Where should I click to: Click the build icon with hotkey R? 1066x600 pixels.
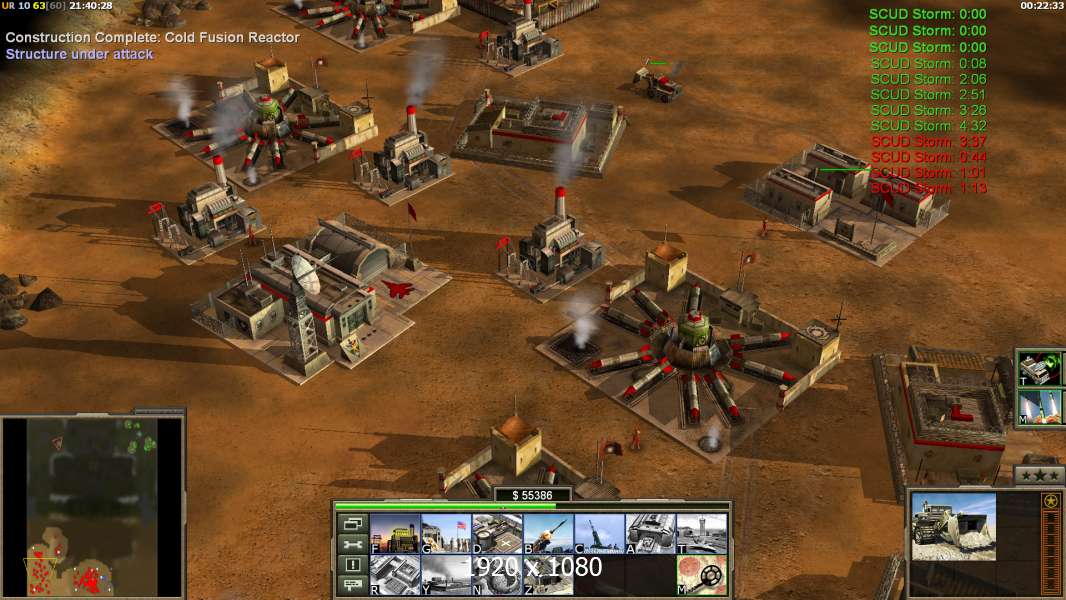pyautogui.click(x=394, y=575)
